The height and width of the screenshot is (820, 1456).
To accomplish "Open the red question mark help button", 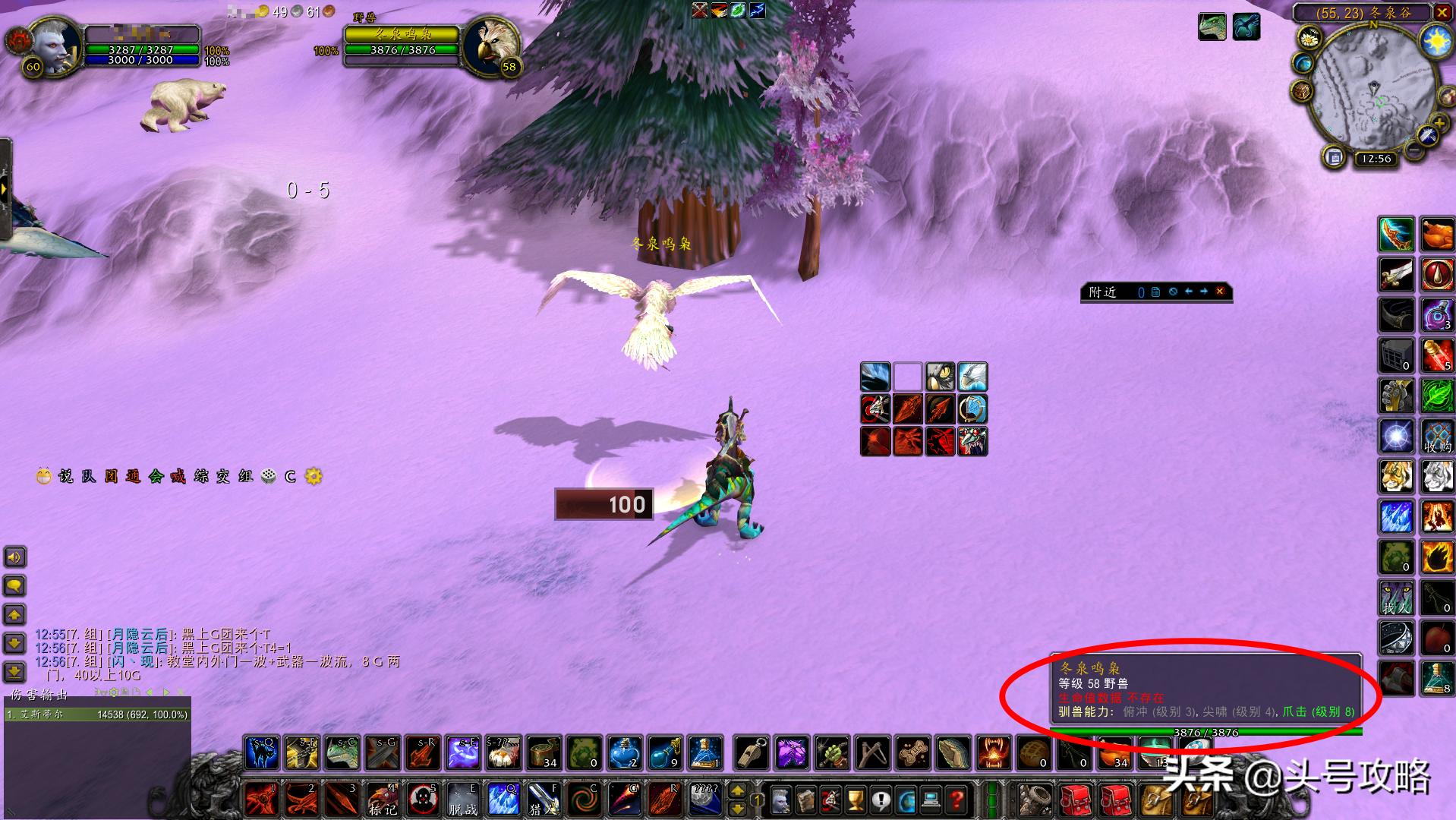I will (x=957, y=800).
